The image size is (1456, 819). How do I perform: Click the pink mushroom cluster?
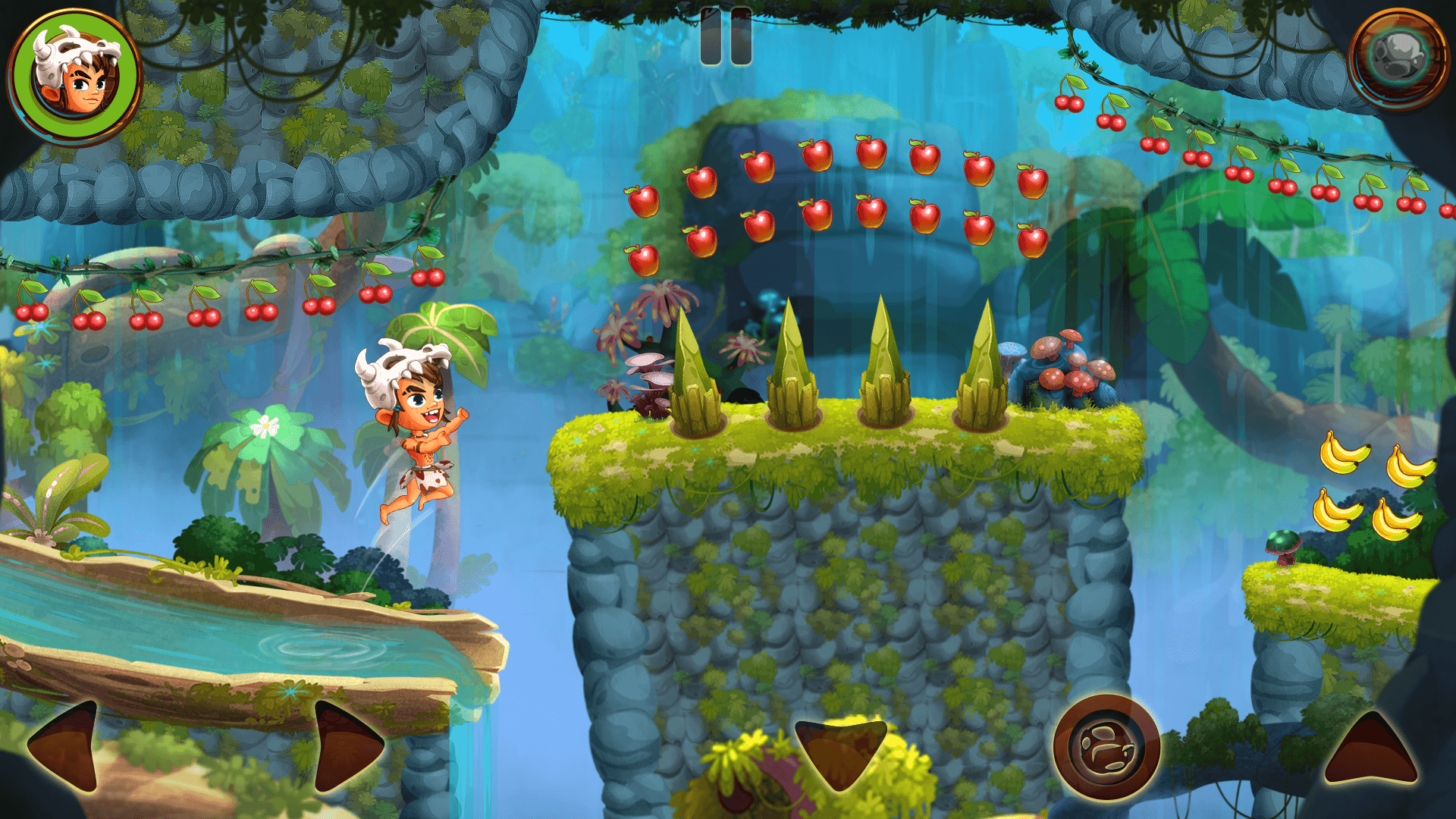pyautogui.click(x=1069, y=364)
